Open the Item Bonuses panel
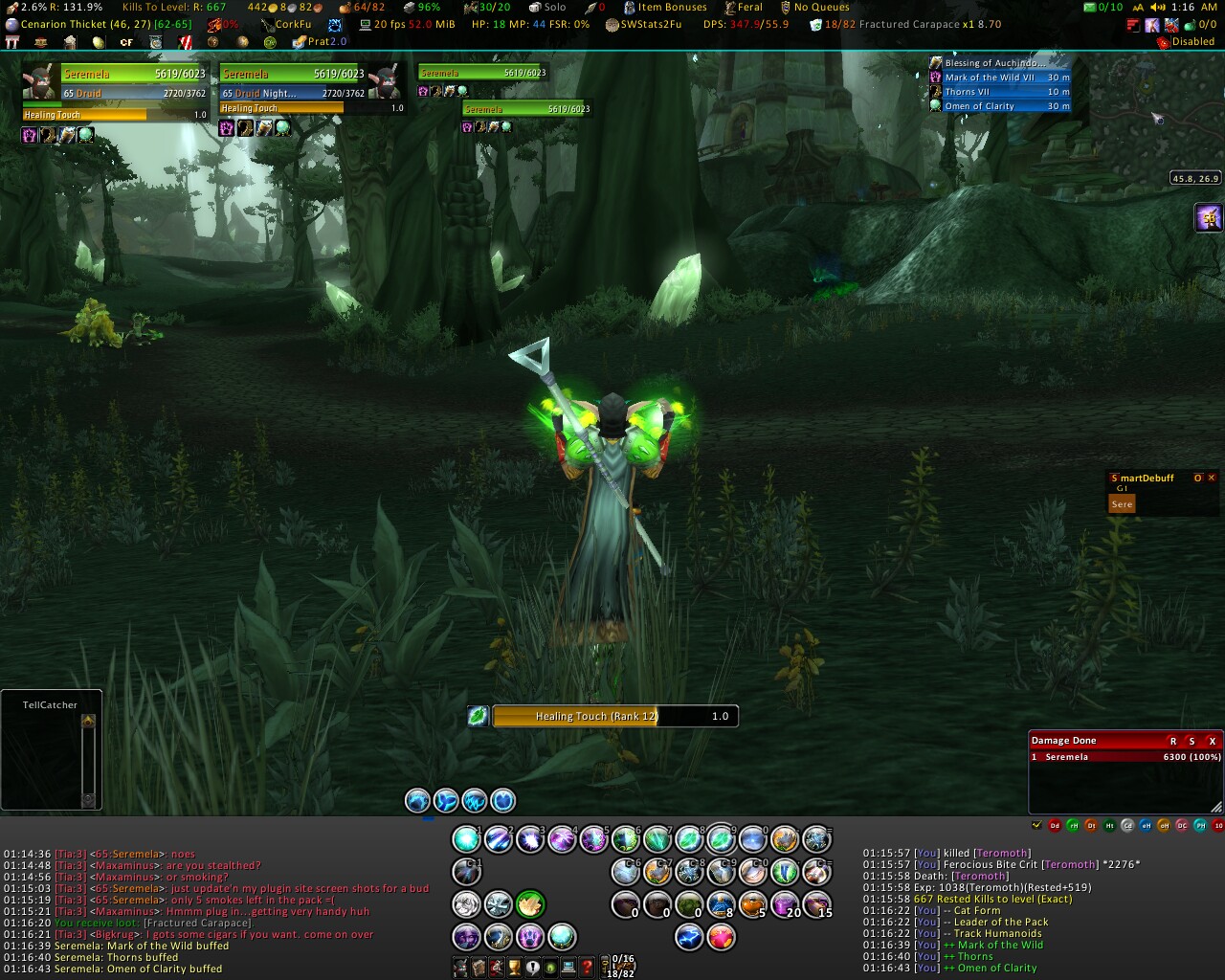The image size is (1225, 980). click(672, 7)
